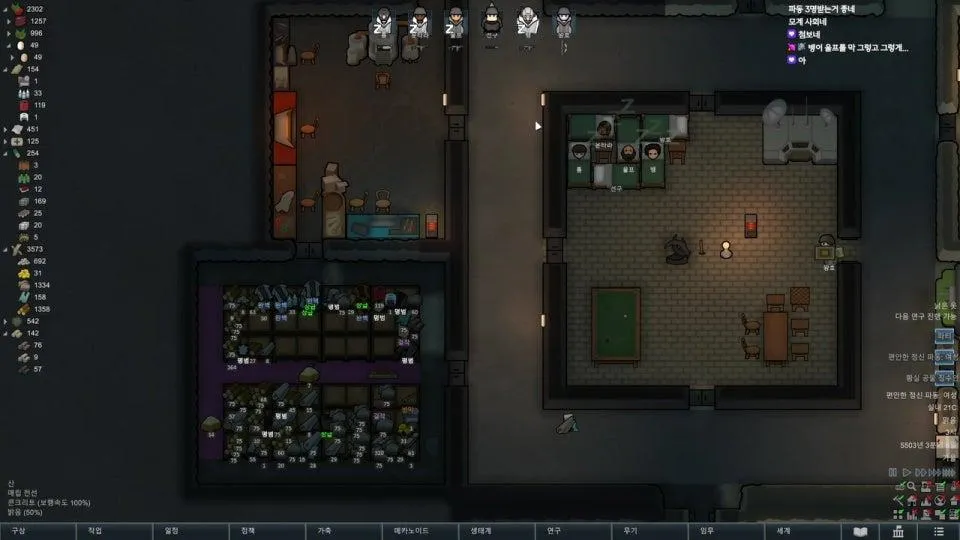Switch to the 일정 (Schedule) tab
Viewport: 960px width, 540px height.
(x=172, y=531)
